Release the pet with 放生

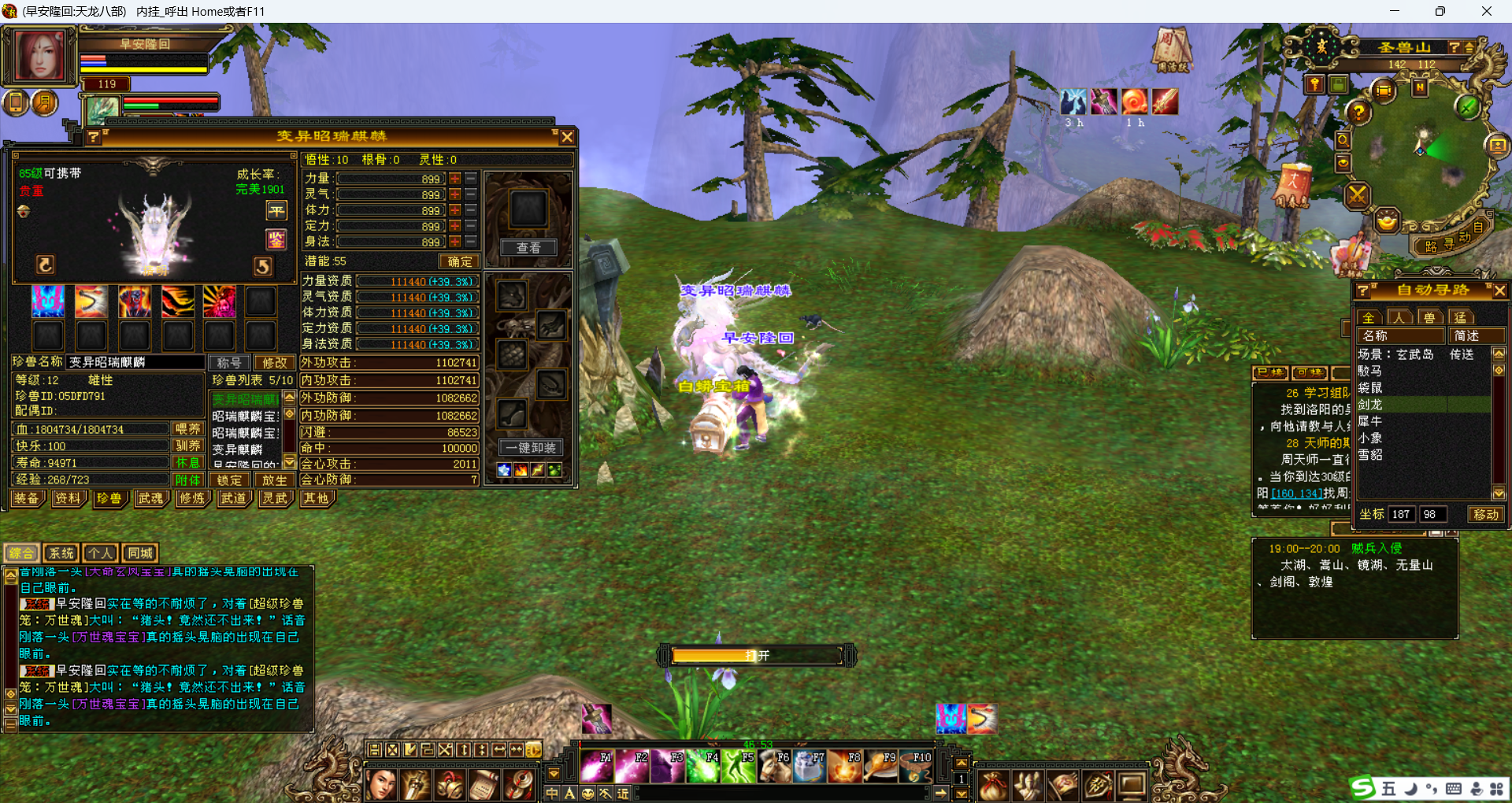click(274, 479)
